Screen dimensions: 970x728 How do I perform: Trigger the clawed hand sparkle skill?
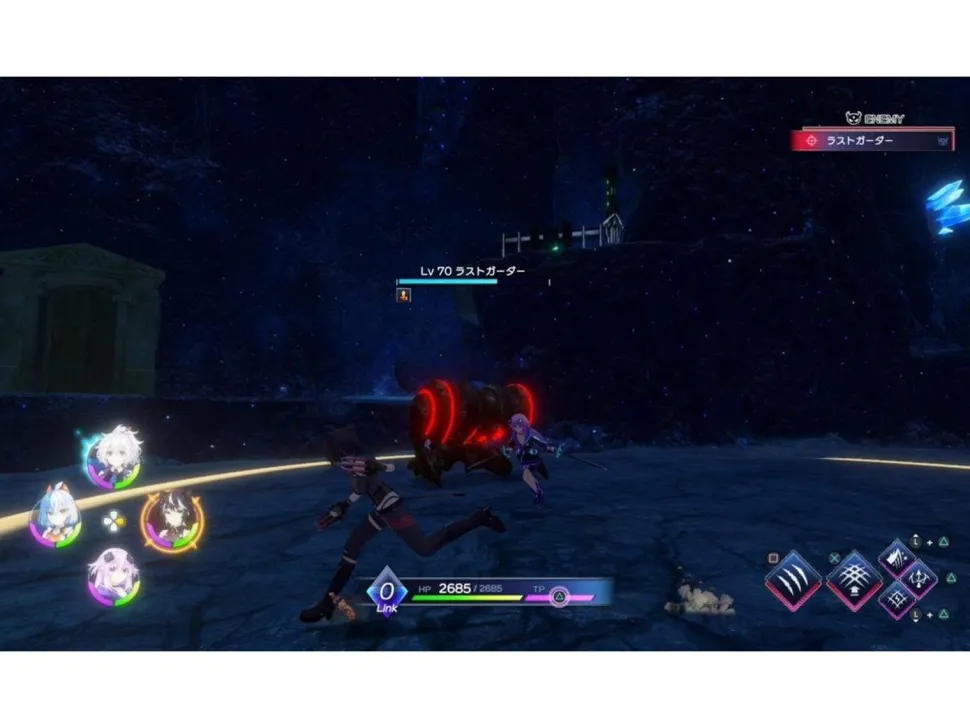click(x=897, y=558)
